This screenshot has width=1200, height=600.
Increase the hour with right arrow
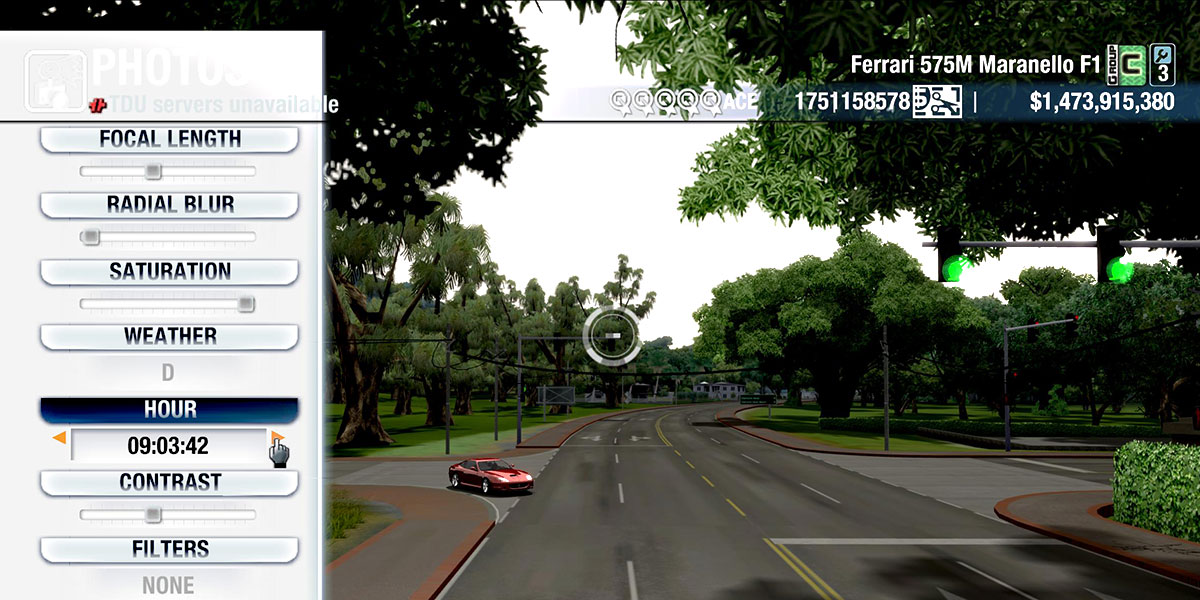(x=277, y=438)
